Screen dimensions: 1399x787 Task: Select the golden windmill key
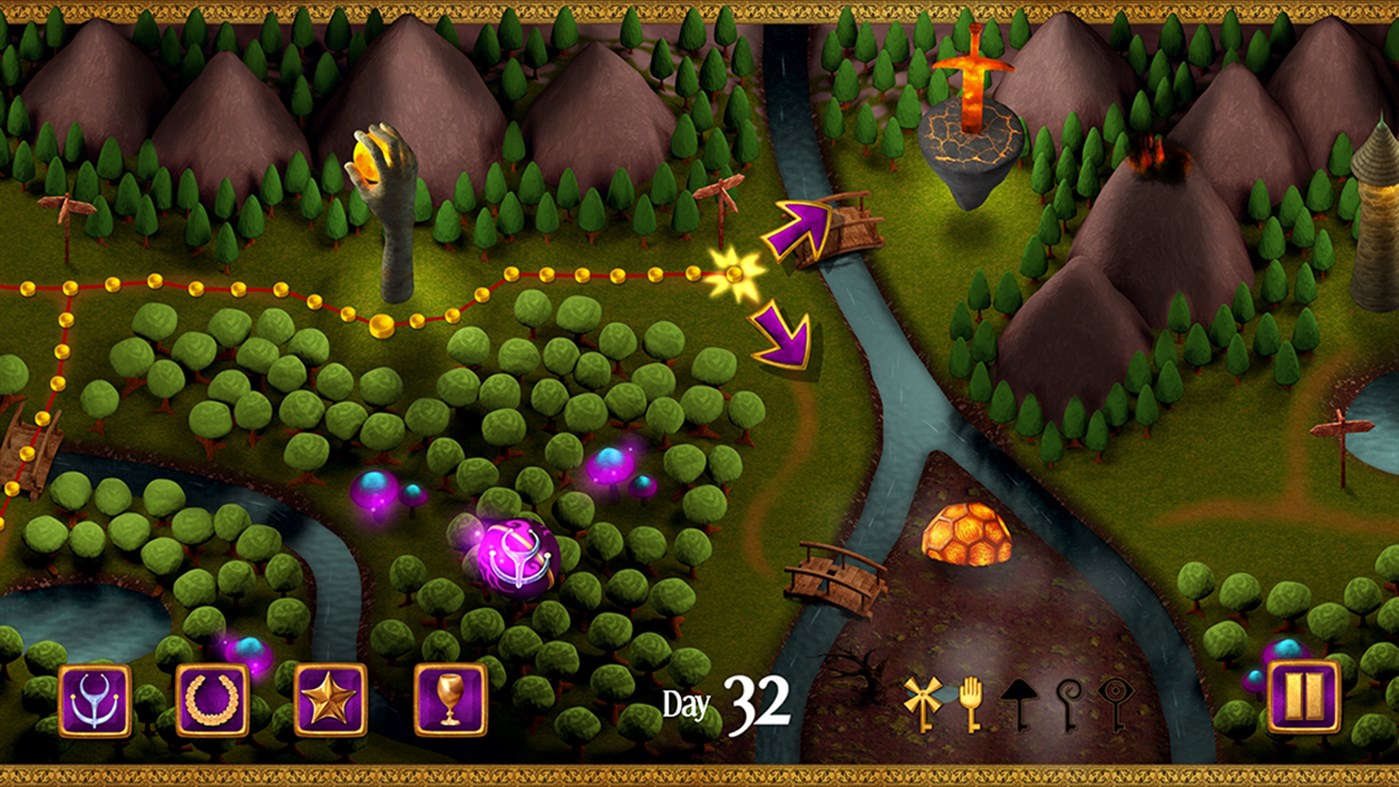[922, 700]
